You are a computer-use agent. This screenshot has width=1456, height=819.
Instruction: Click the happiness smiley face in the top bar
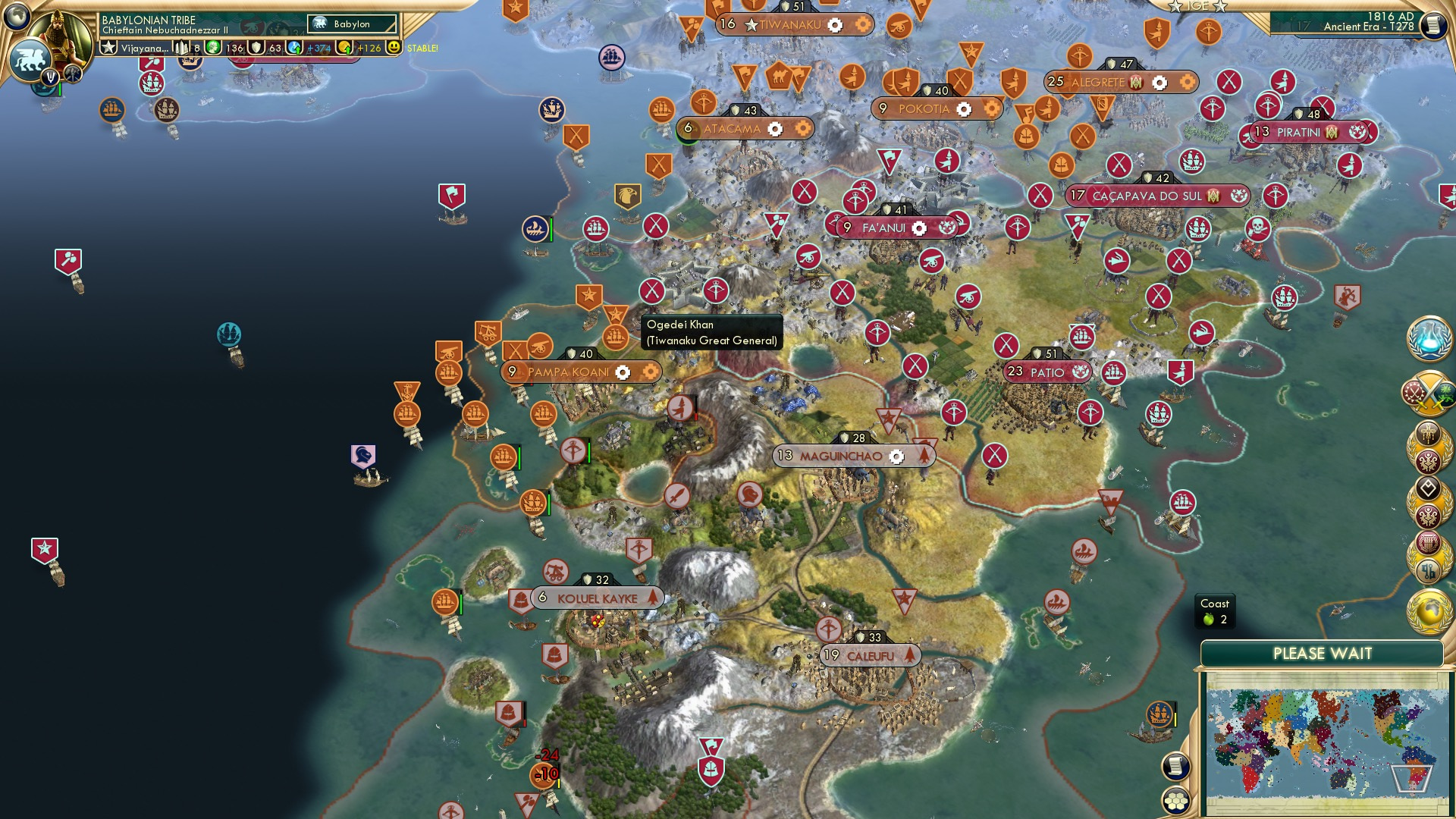pyautogui.click(x=394, y=48)
